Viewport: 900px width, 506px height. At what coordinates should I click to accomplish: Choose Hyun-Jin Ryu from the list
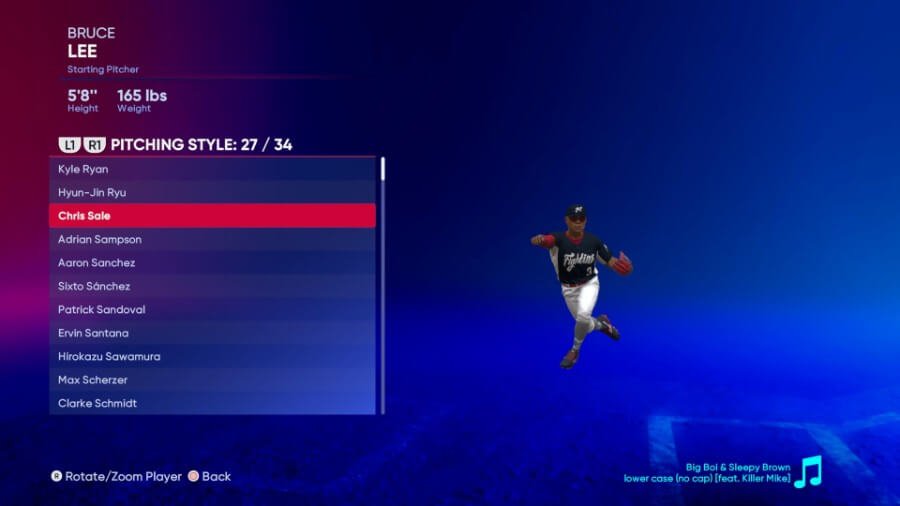pos(212,192)
